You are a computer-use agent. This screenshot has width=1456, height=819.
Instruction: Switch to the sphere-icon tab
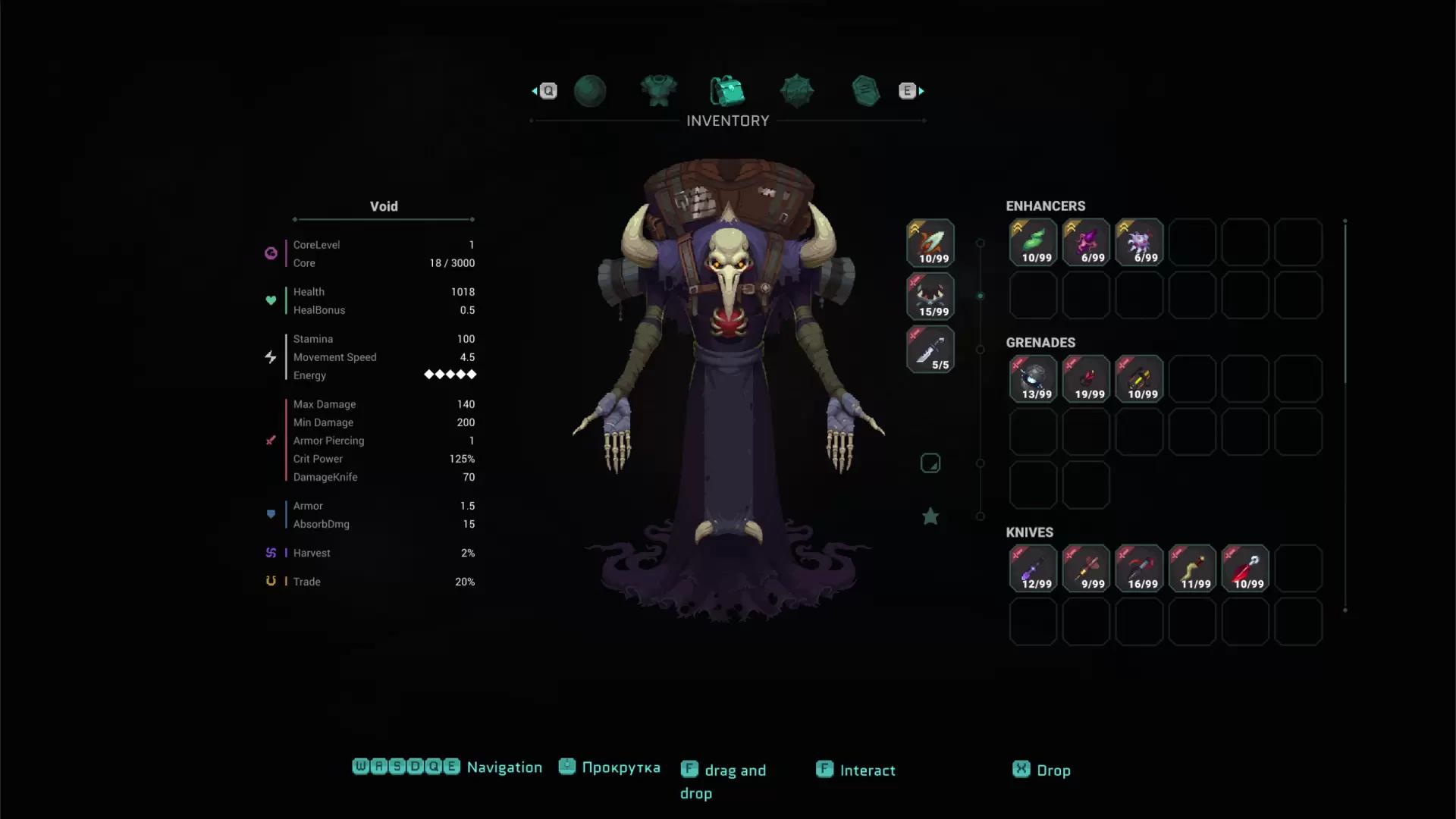[590, 91]
